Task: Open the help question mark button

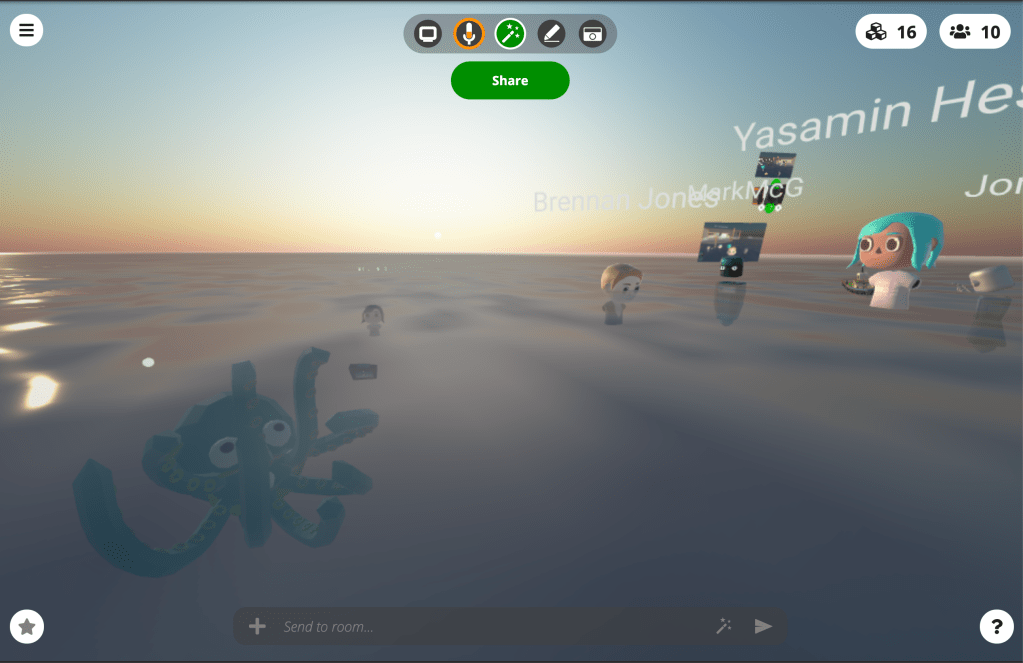Action: pos(996,627)
